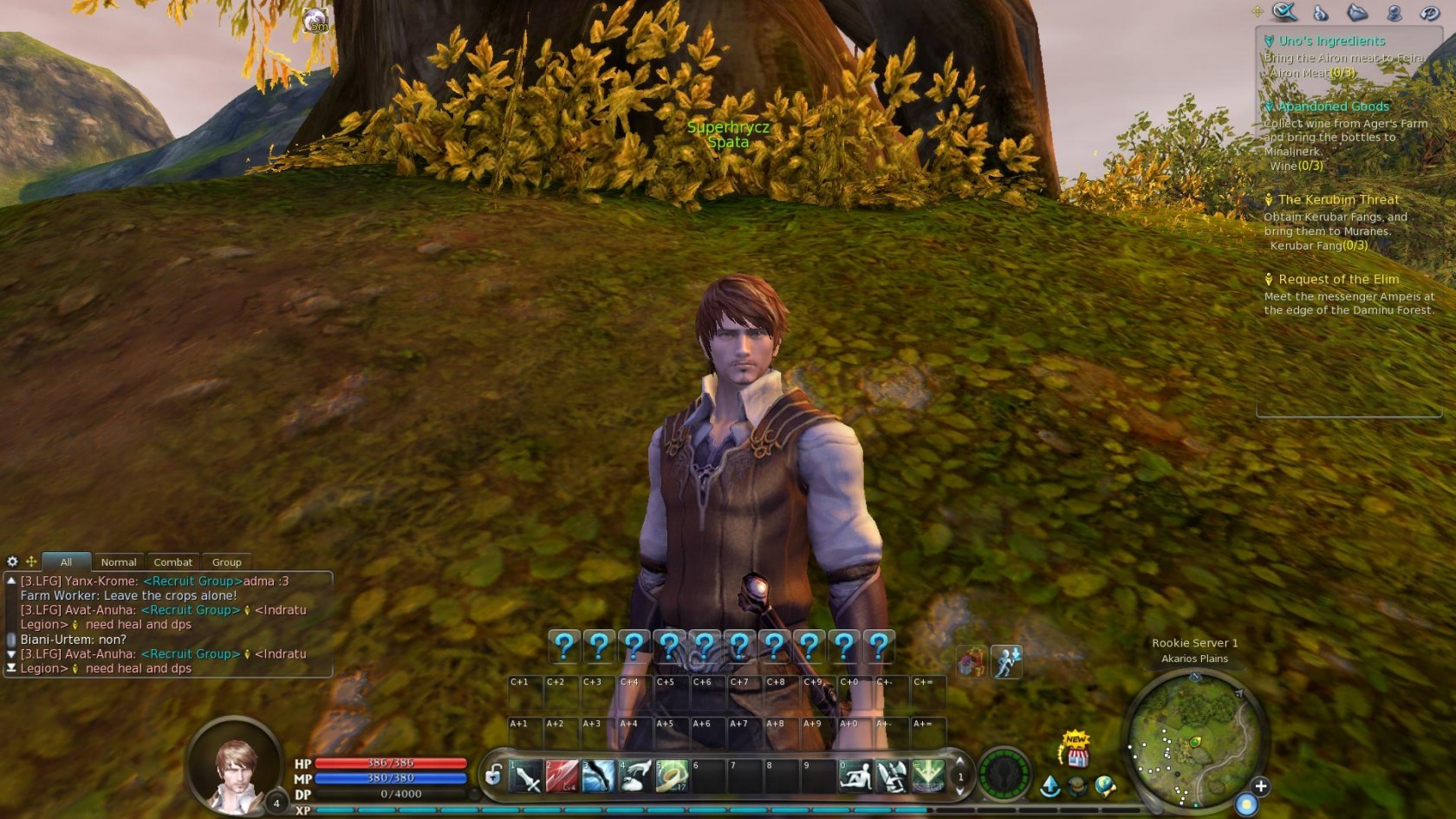Activate the blue kick skill in slot 3
Viewport: 1456px width, 819px height.
(x=598, y=777)
